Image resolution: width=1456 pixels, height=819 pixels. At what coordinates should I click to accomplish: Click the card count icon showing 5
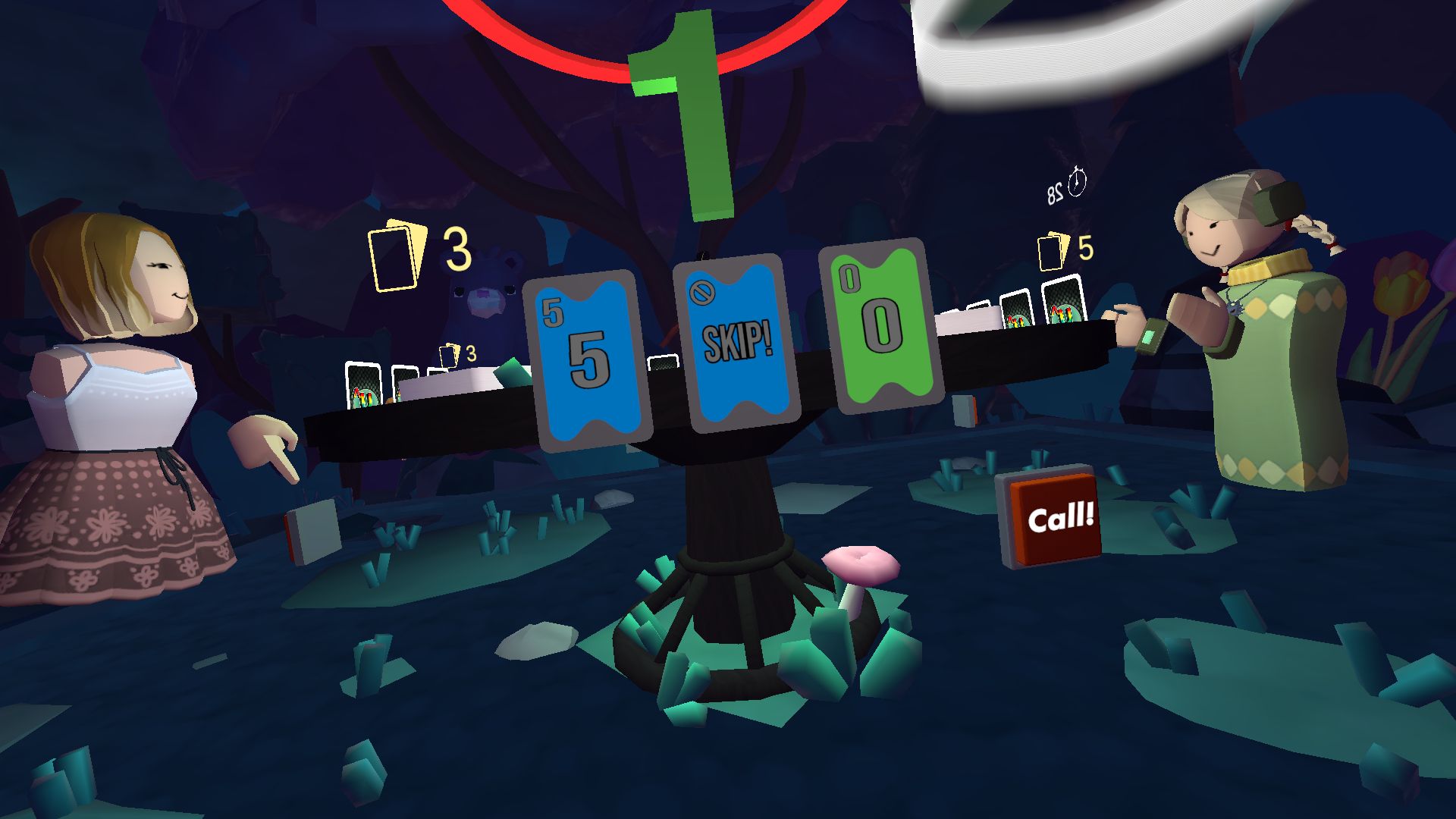click(1058, 246)
